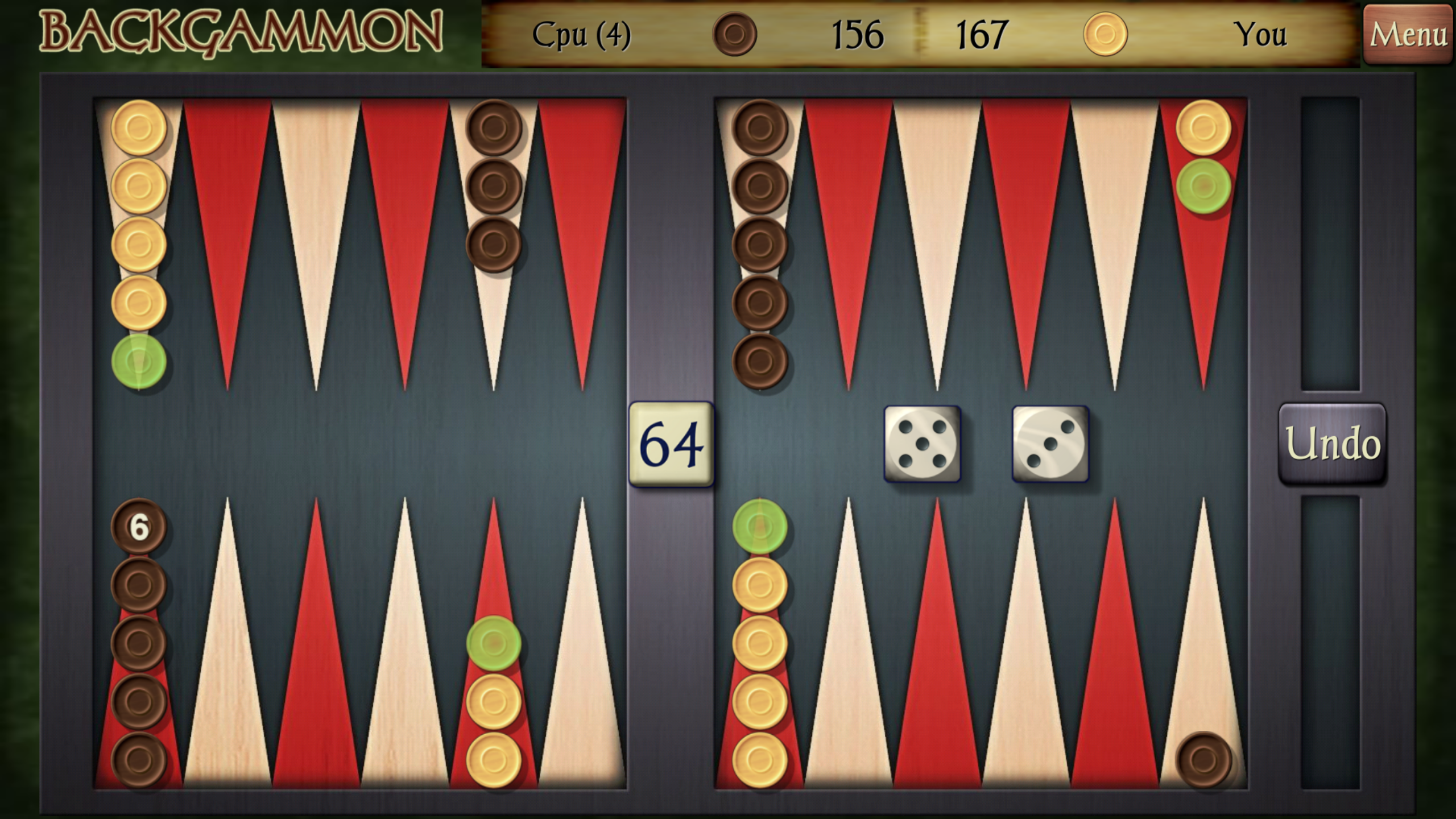Click the Cpu score reading 156
Image resolution: width=1456 pixels, height=819 pixels.
857,35
